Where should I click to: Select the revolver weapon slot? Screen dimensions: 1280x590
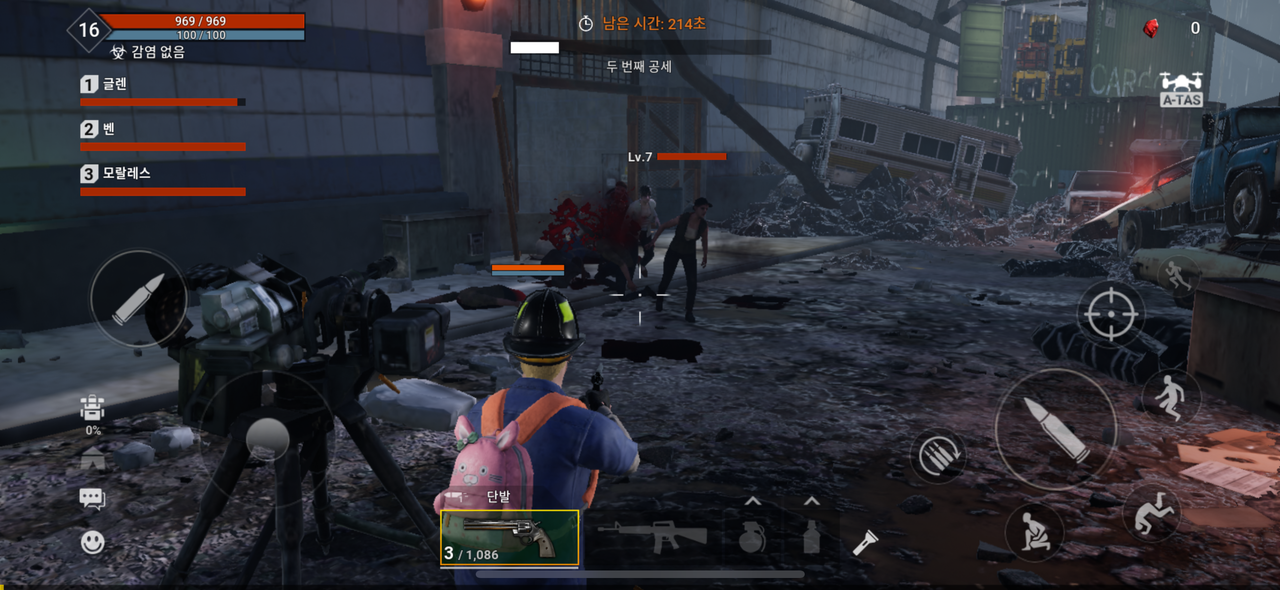point(509,538)
